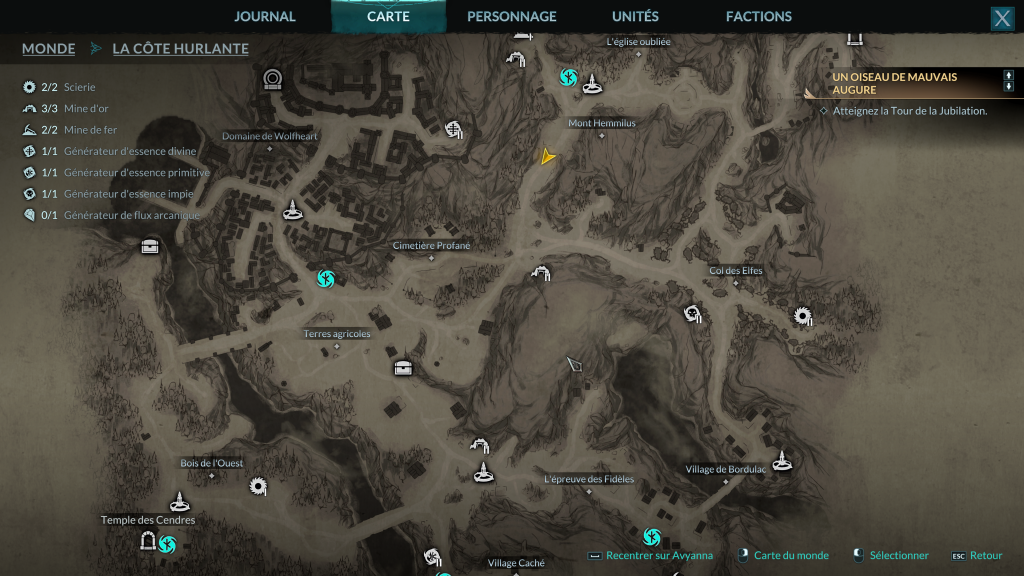1024x576 pixels.
Task: Open the Un Oiseau de Mauvais Augure quest
Action: [894, 83]
